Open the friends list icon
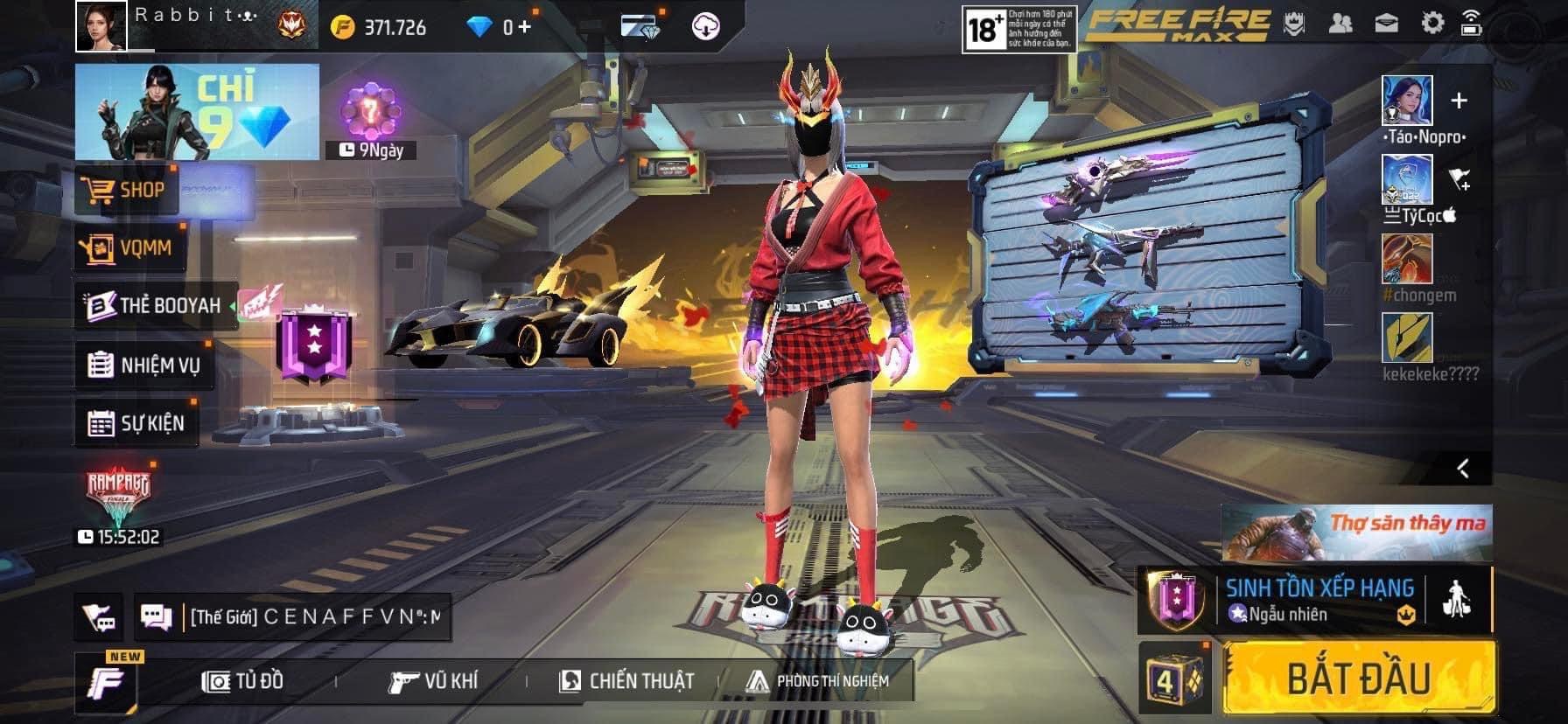 point(1340,24)
